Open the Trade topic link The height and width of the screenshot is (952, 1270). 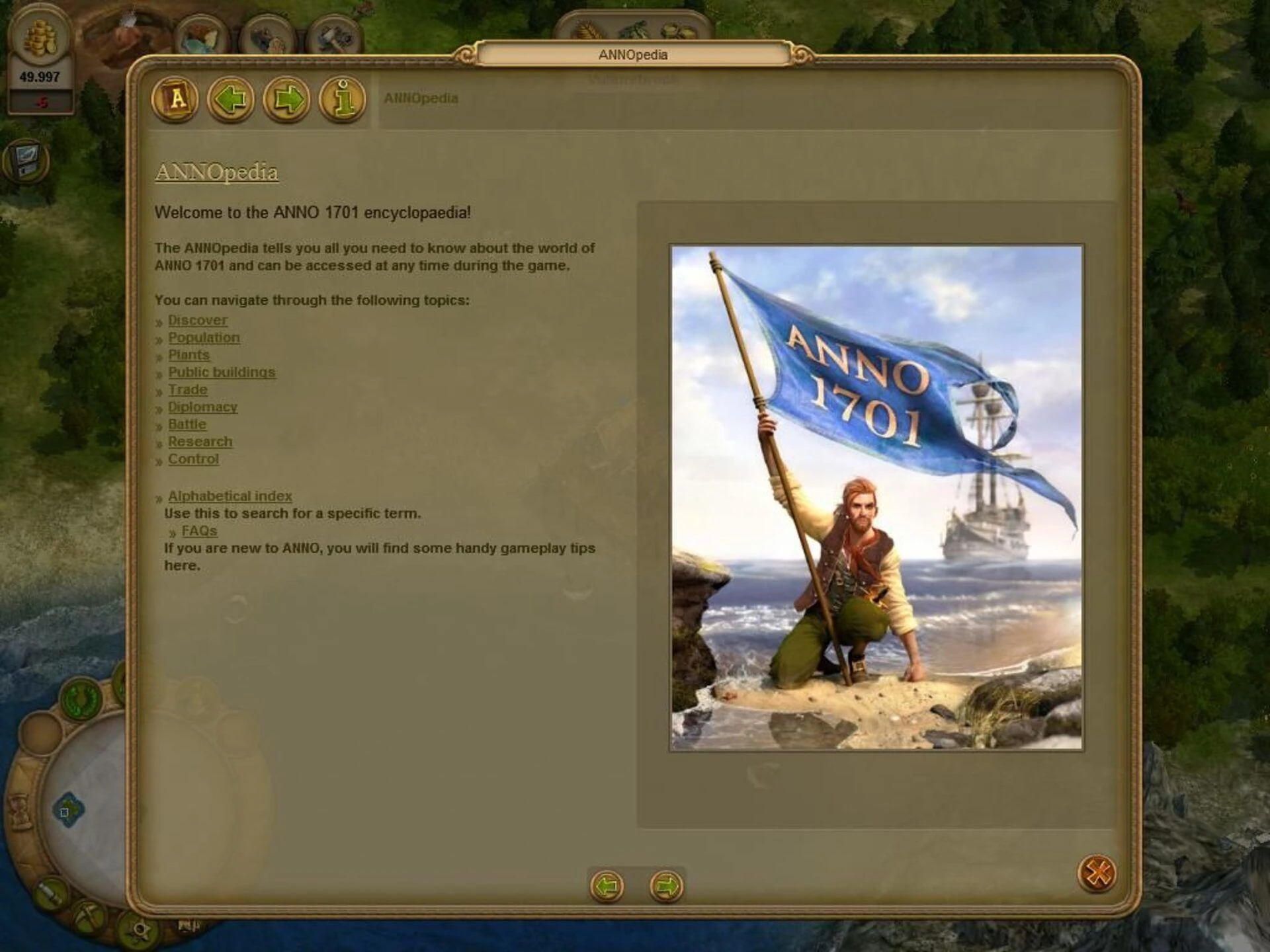point(188,390)
